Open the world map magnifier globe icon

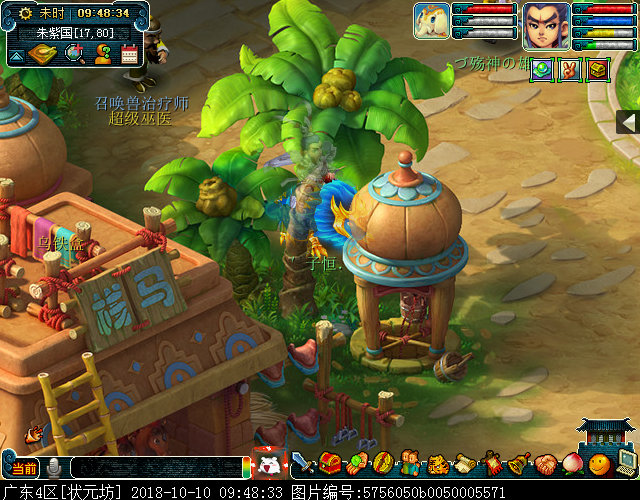[x=73, y=54]
